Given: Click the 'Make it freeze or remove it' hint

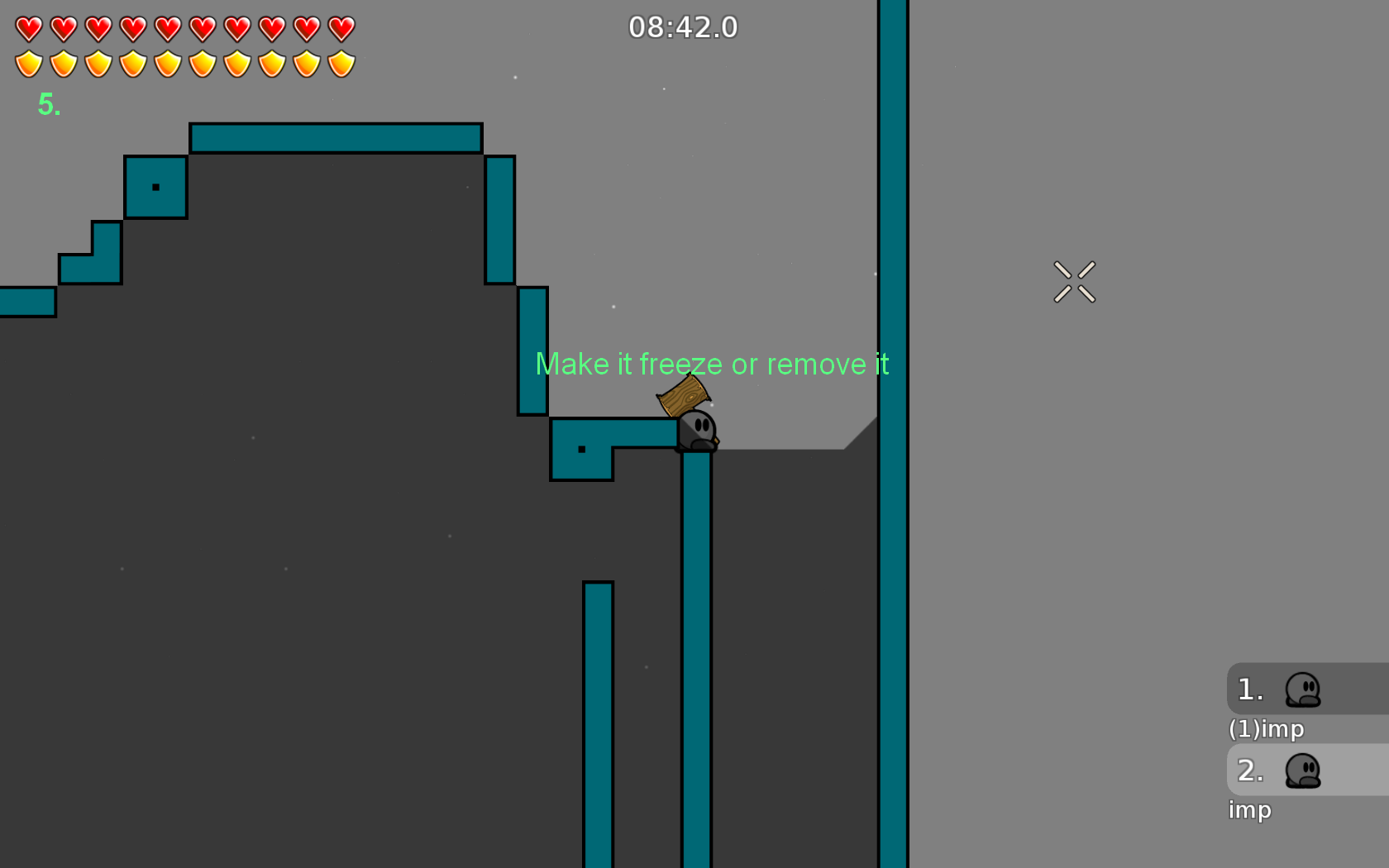Looking at the screenshot, I should point(713,364).
